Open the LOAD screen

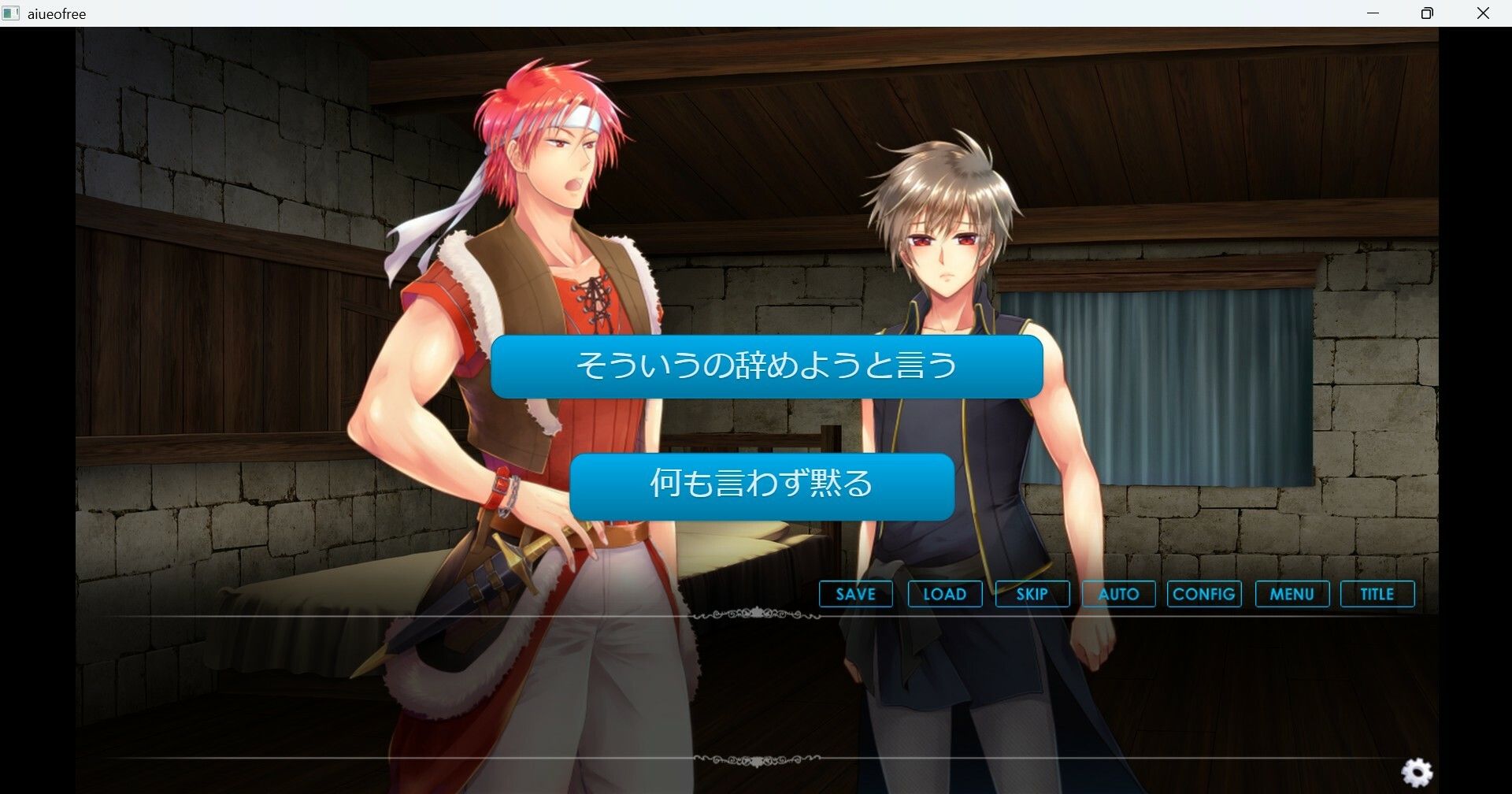[944, 594]
